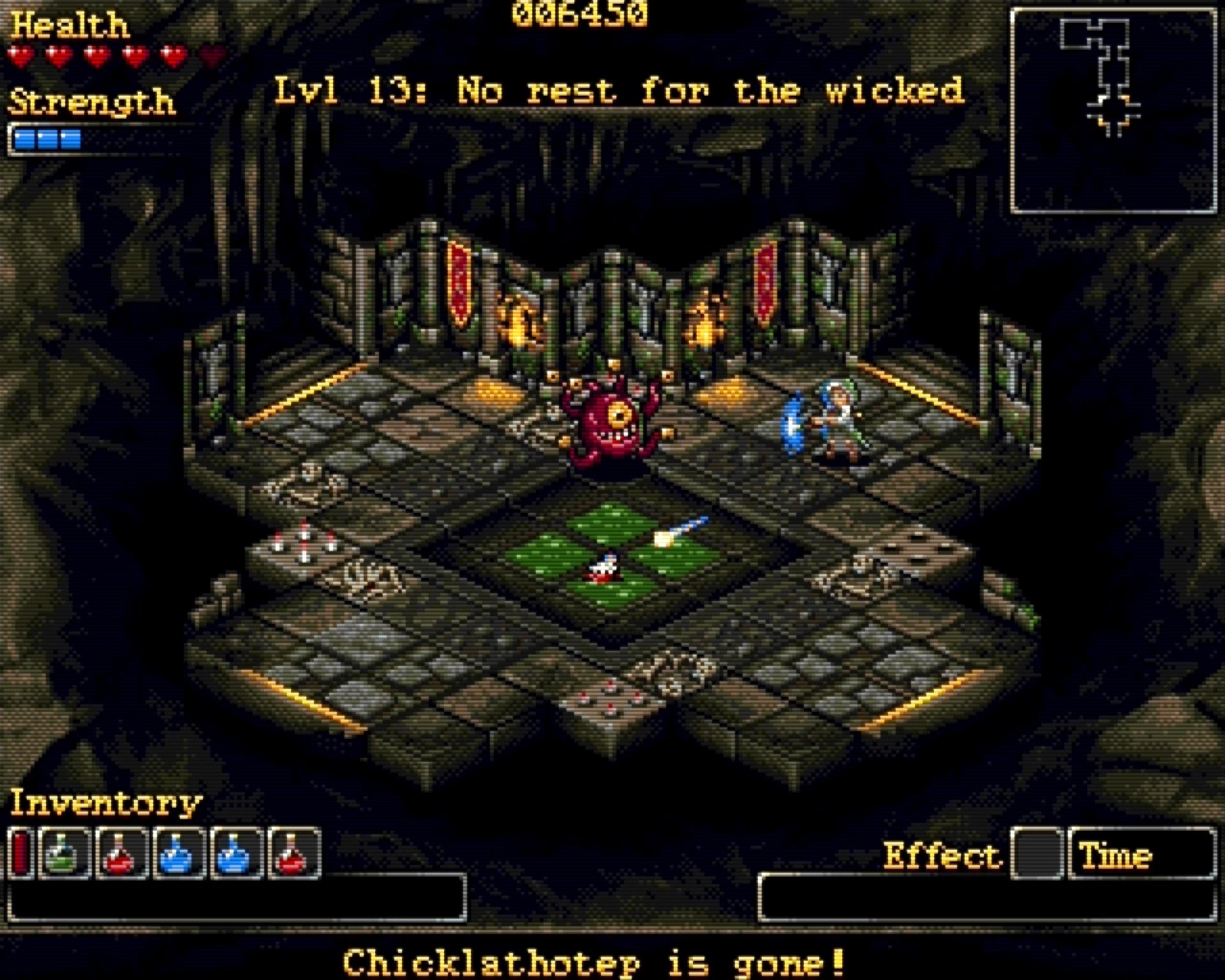
Task: Open the dungeon minimap
Action: point(1113,110)
